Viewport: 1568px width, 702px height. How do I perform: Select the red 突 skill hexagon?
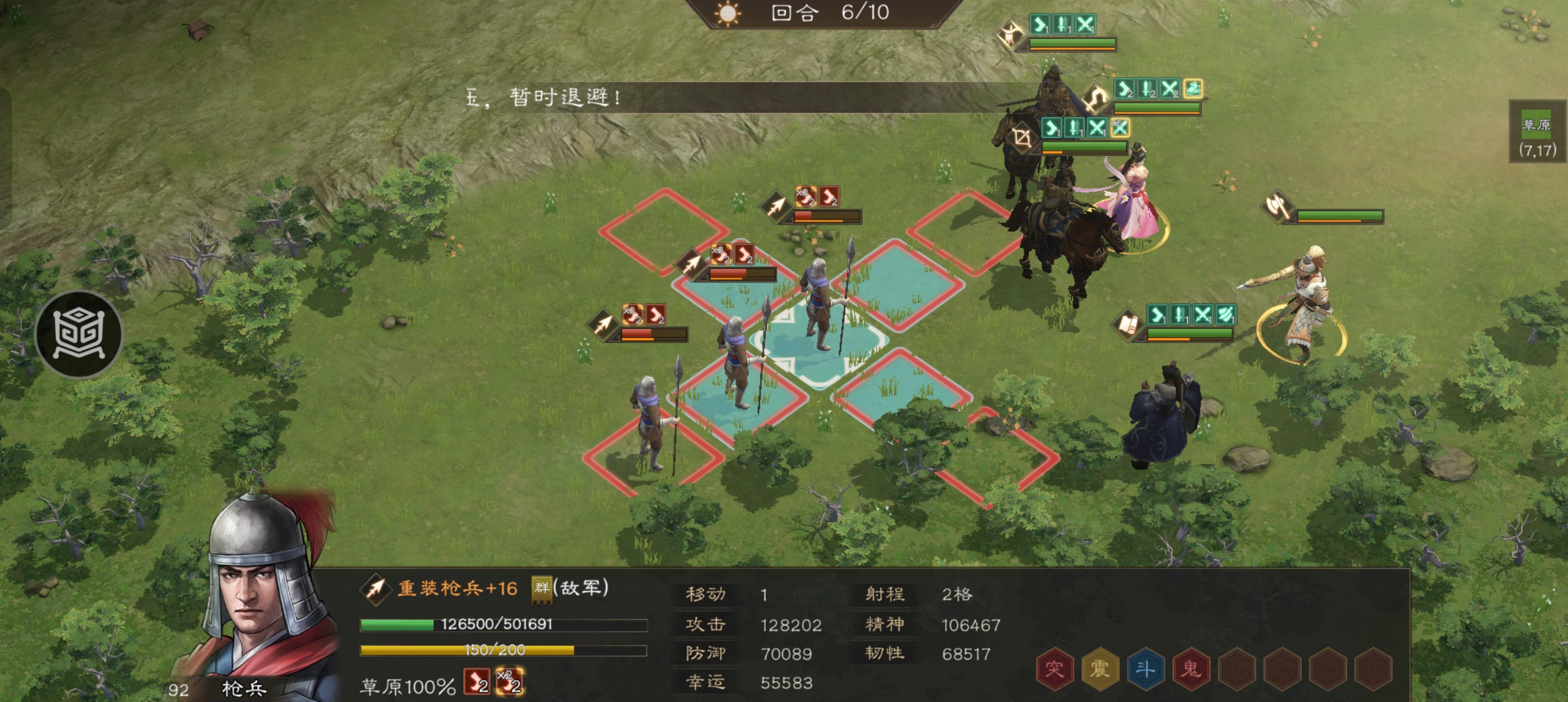pos(1054,668)
